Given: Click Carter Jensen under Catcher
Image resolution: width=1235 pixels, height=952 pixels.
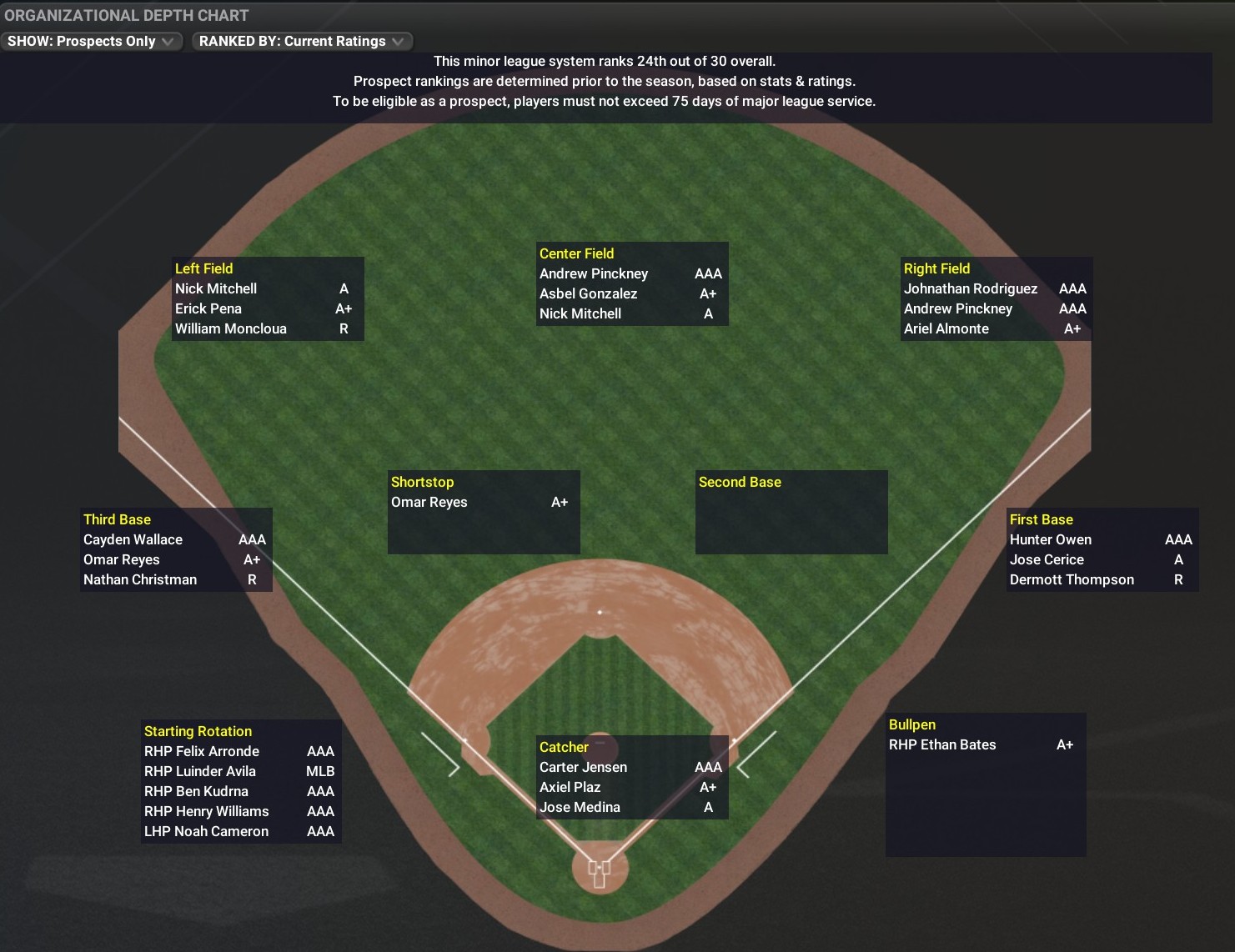Looking at the screenshot, I should point(584,766).
